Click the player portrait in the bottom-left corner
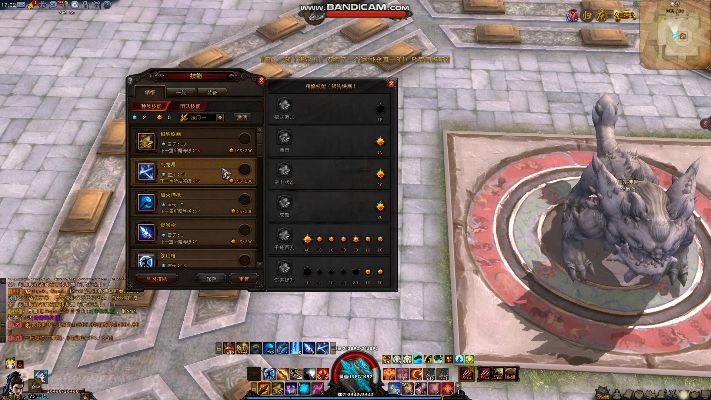 17,383
